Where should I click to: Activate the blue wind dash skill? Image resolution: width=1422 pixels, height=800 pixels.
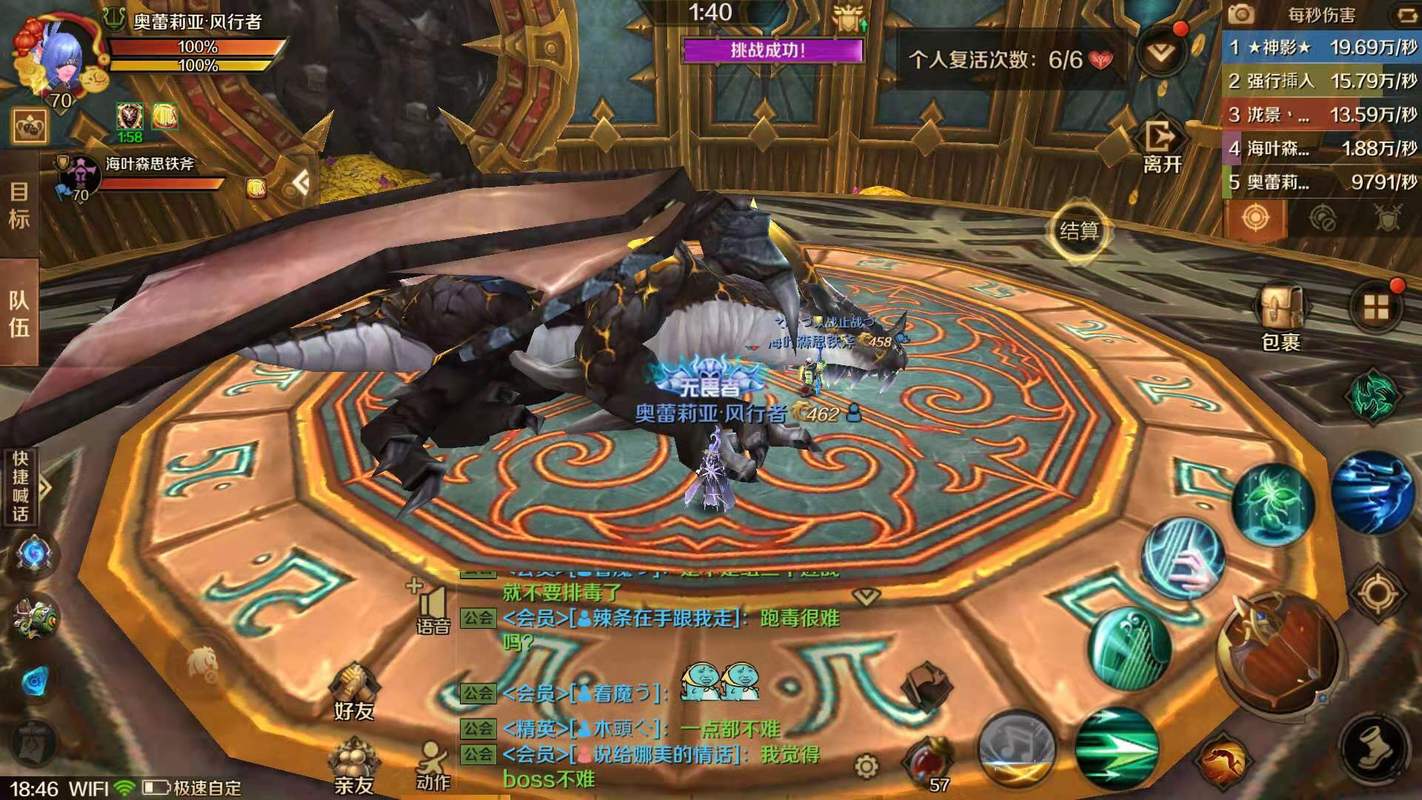[x=1372, y=492]
